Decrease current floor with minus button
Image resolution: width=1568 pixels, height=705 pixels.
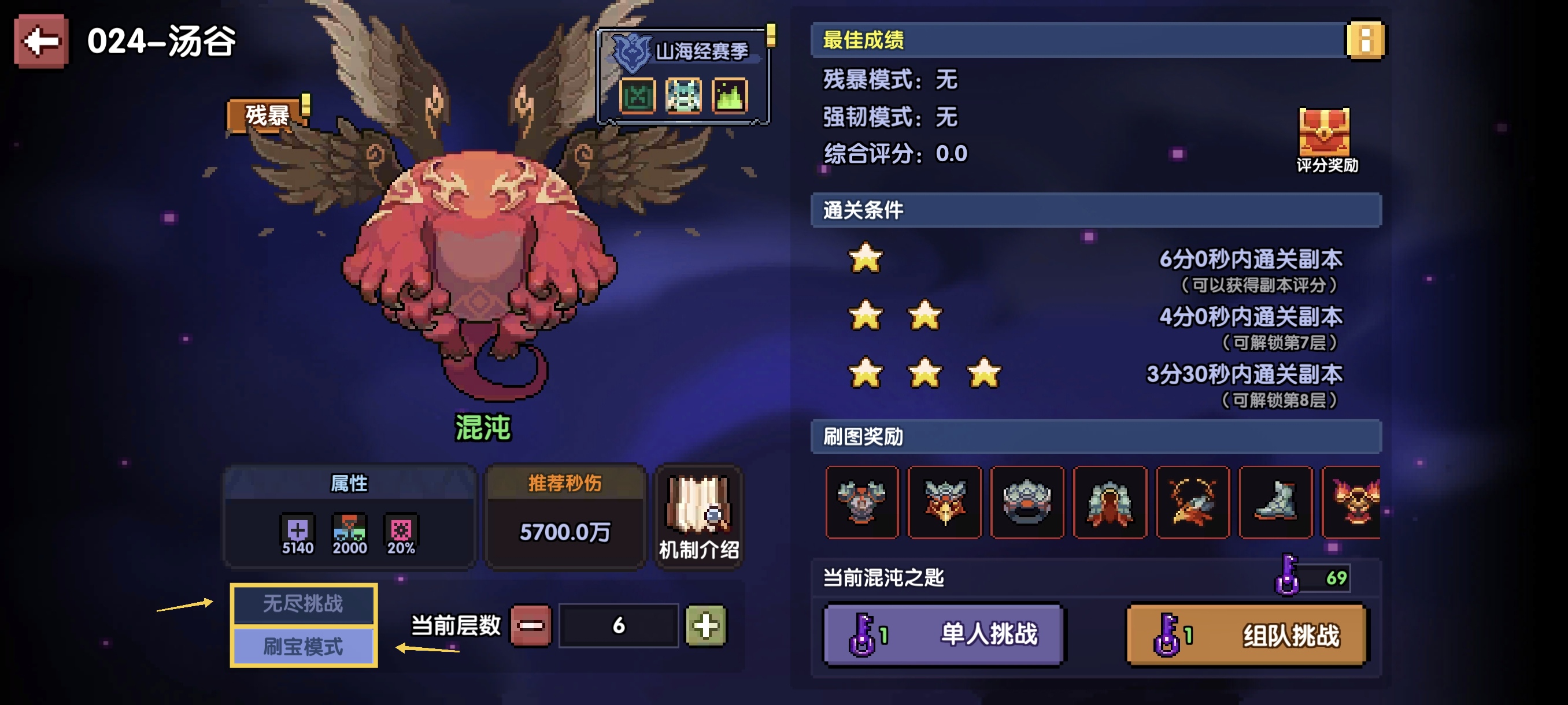tap(531, 625)
